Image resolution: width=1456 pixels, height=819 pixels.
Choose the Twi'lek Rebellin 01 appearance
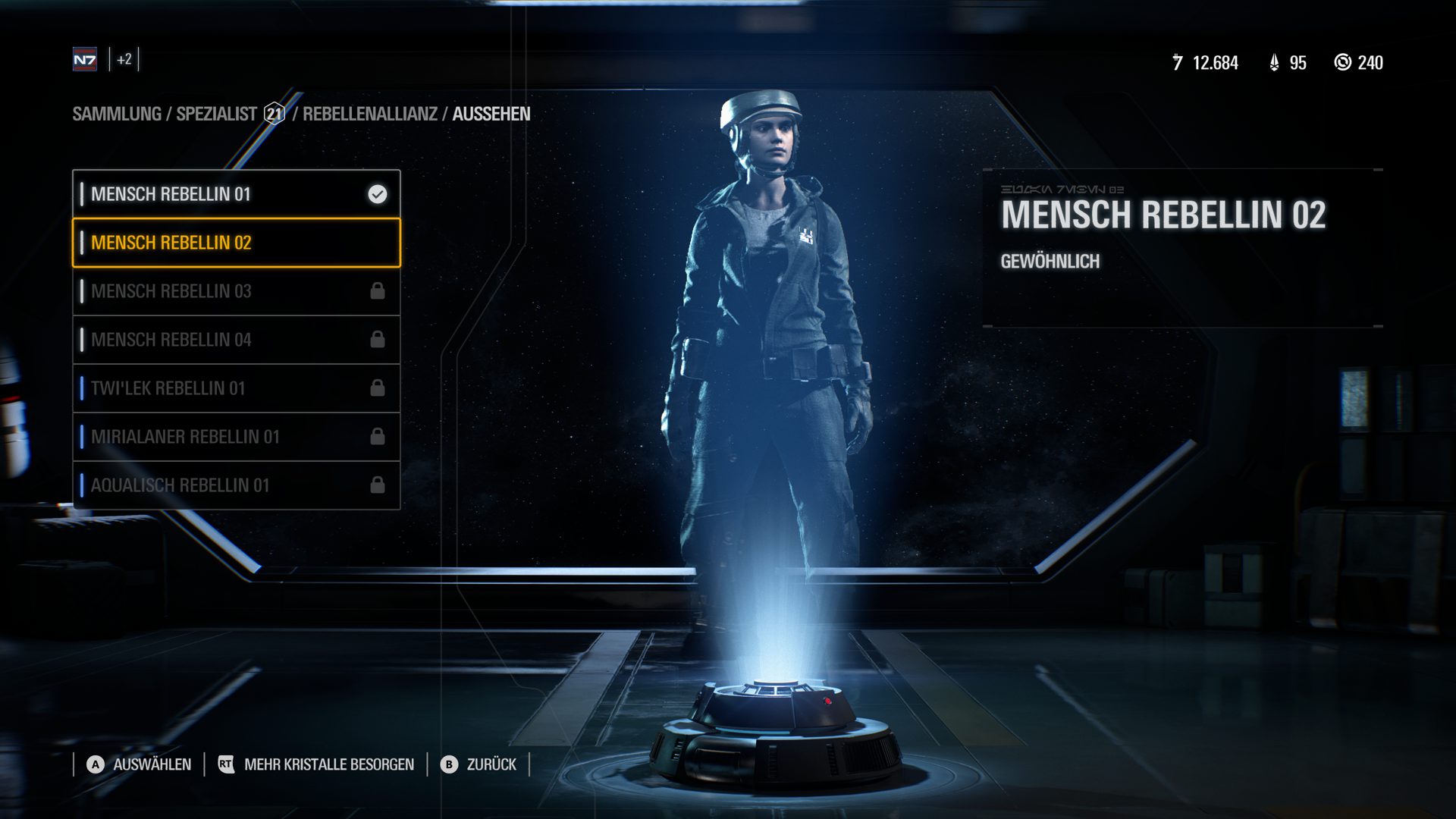point(236,388)
